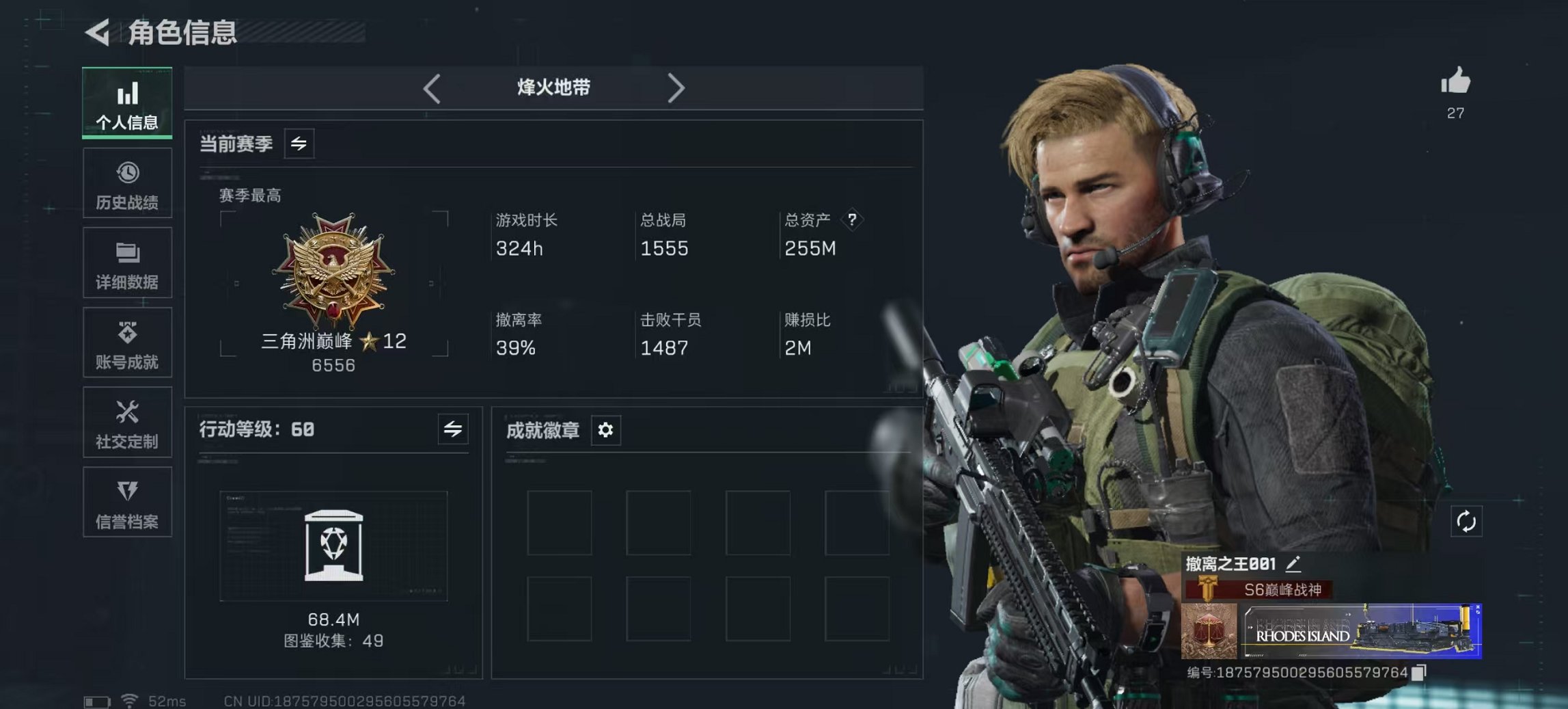Image resolution: width=1568 pixels, height=709 pixels.
Task: Select the 详细数据 sidebar icon
Action: pyautogui.click(x=127, y=263)
